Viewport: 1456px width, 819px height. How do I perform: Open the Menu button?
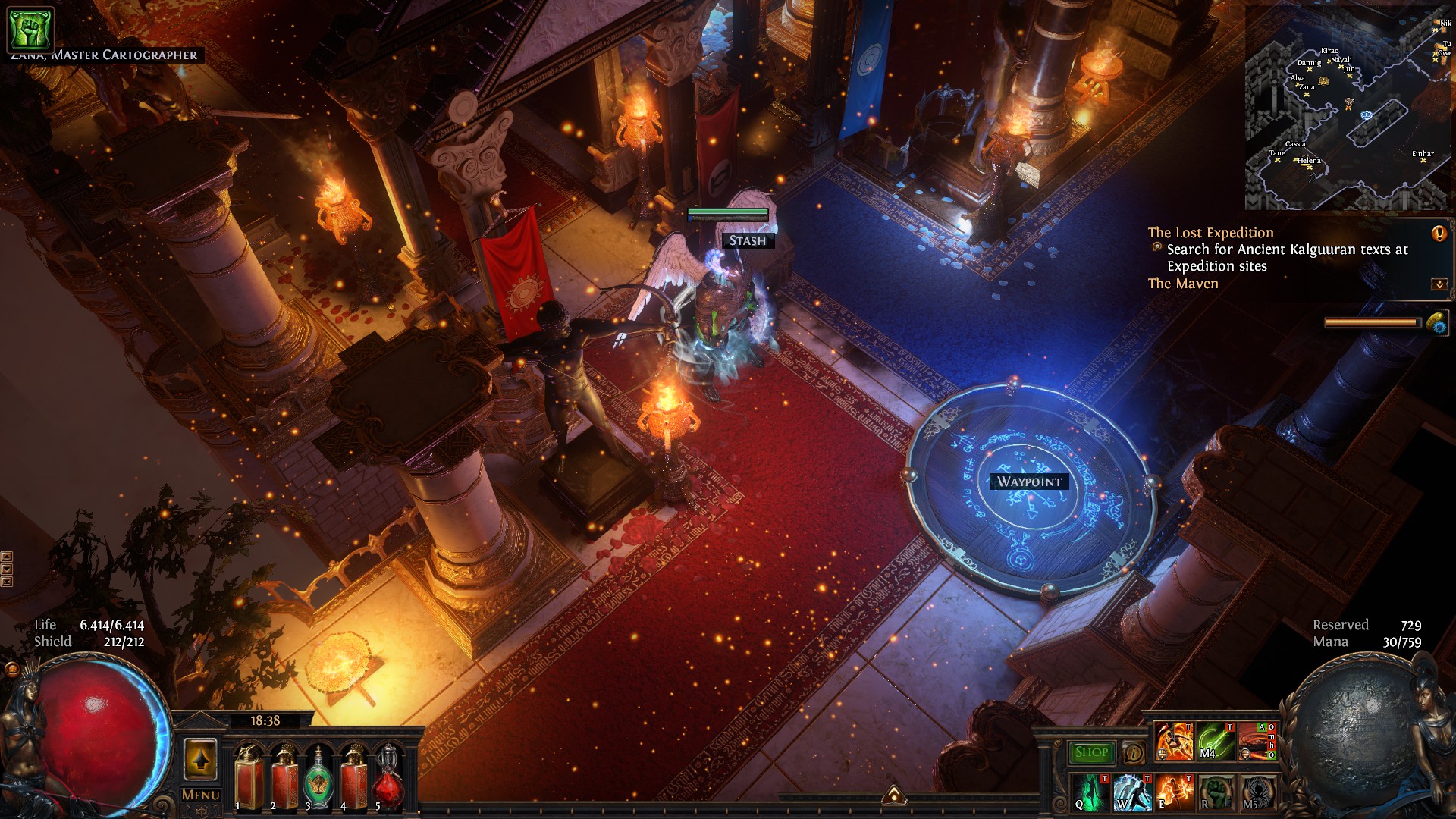201,795
